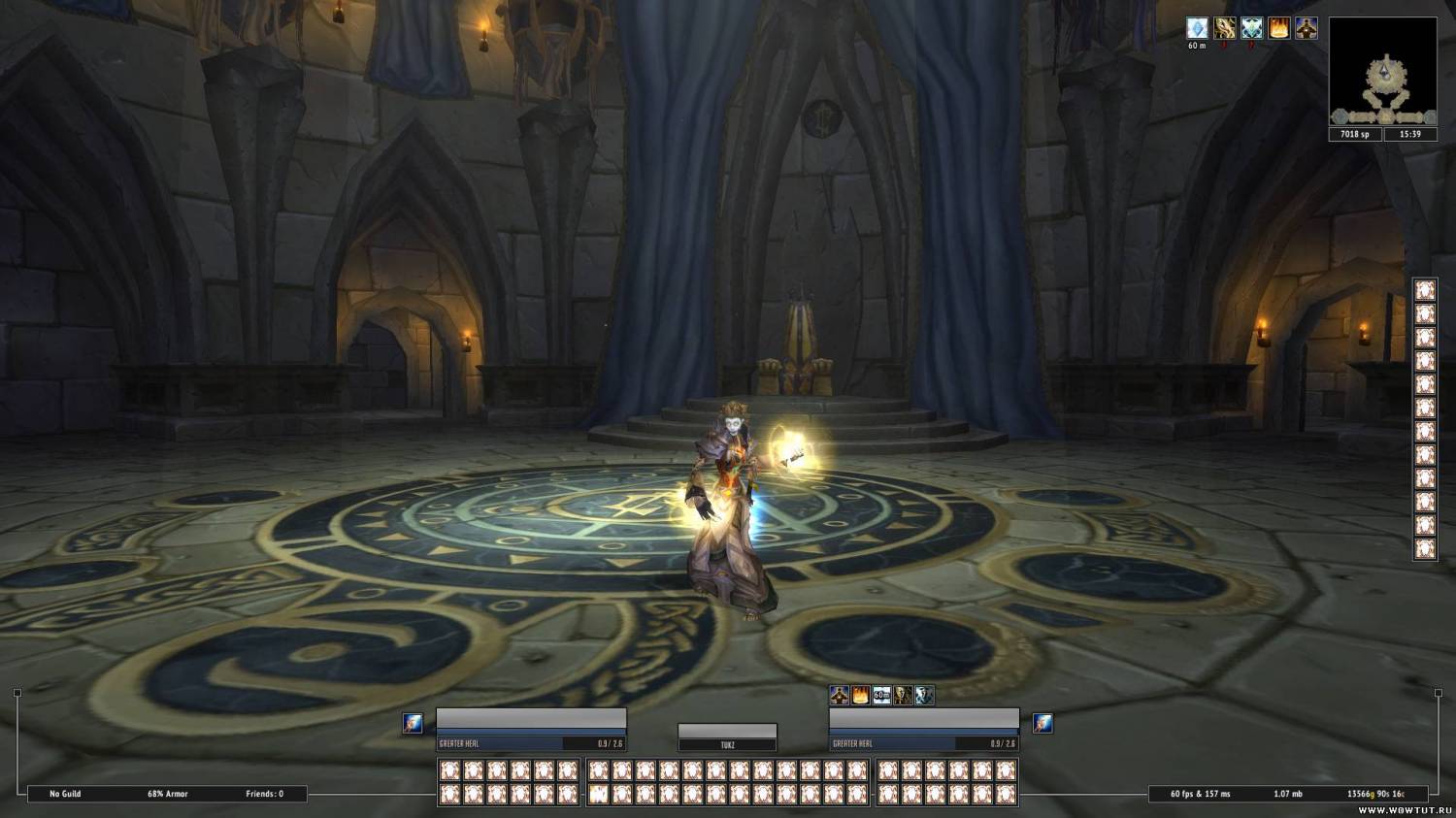Click the Greater Heal icon next to the target castbar

click(1045, 721)
